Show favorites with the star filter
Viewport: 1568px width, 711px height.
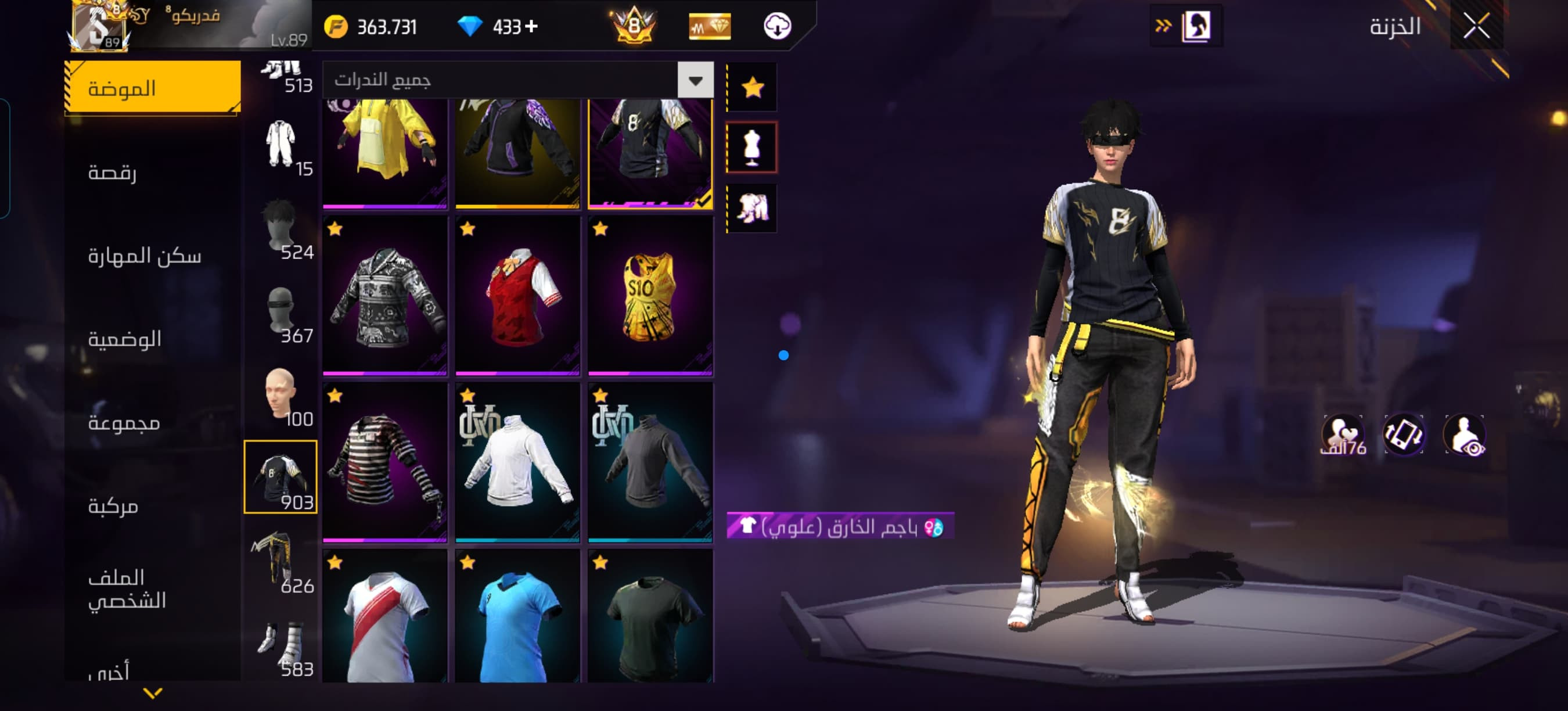tap(752, 87)
